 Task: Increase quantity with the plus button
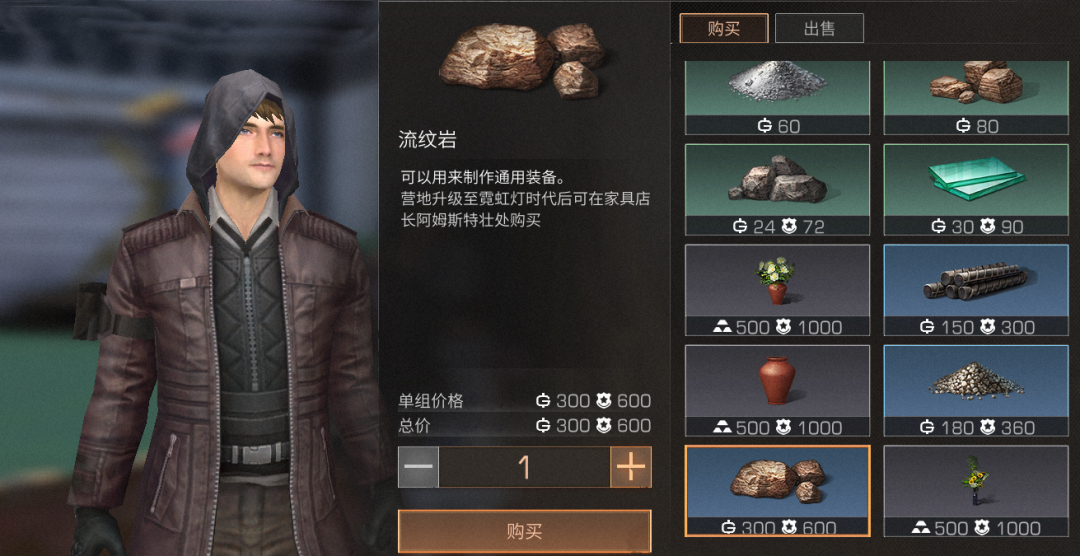(631, 467)
